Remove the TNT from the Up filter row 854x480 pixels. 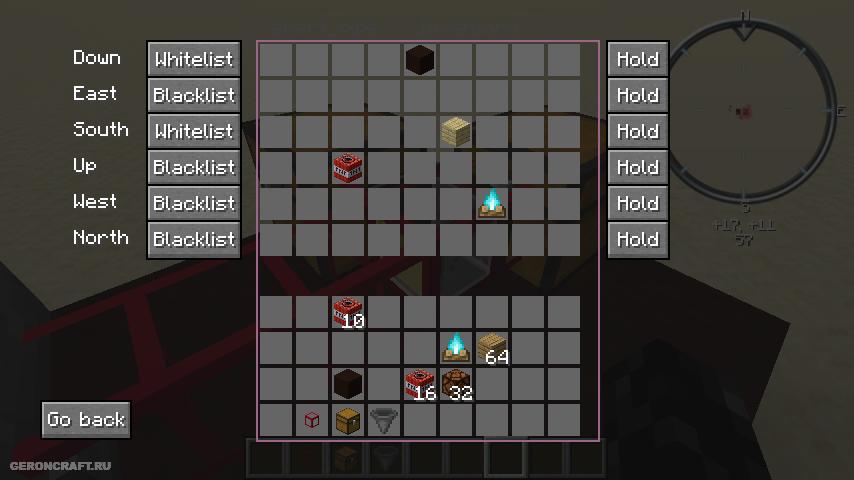(347, 167)
